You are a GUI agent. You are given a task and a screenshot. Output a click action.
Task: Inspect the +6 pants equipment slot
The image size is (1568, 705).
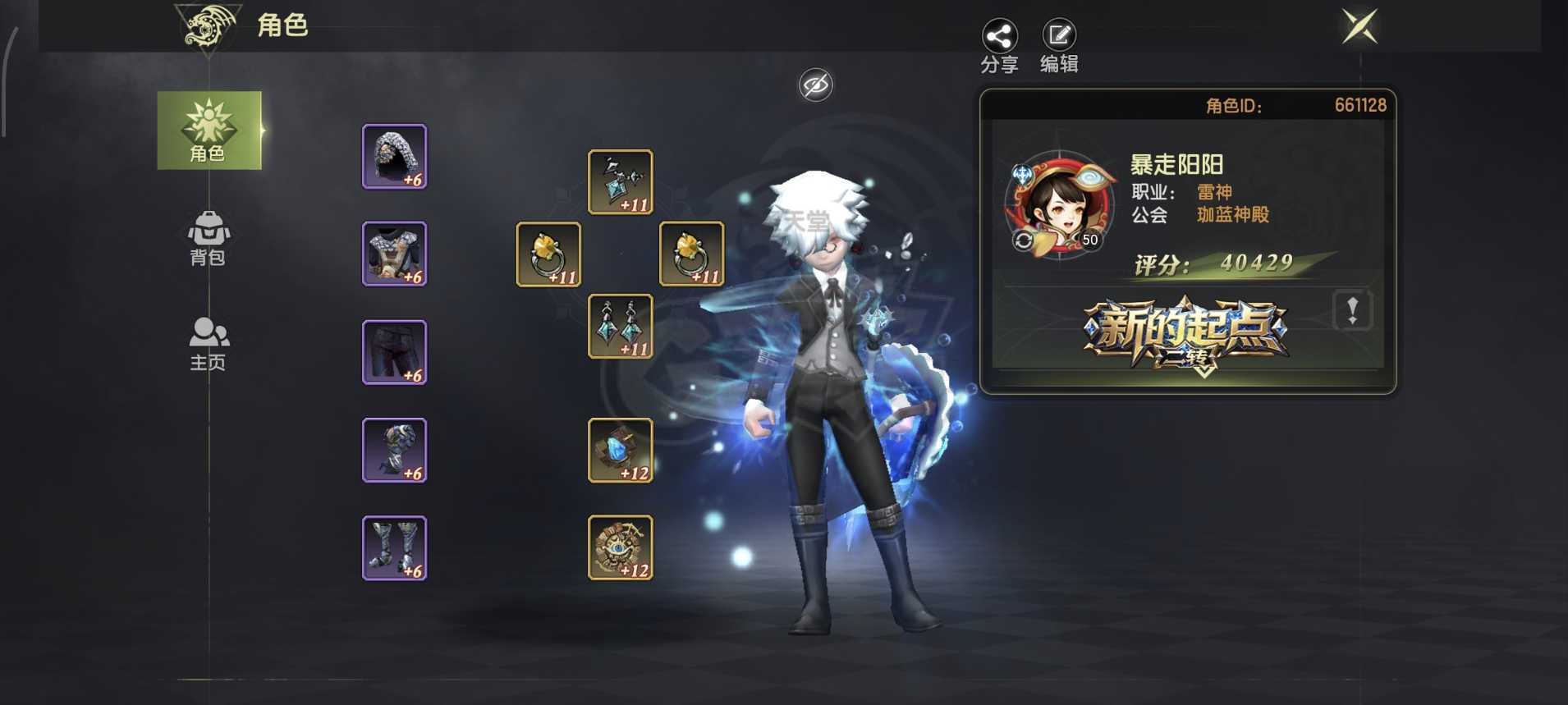pyautogui.click(x=394, y=353)
